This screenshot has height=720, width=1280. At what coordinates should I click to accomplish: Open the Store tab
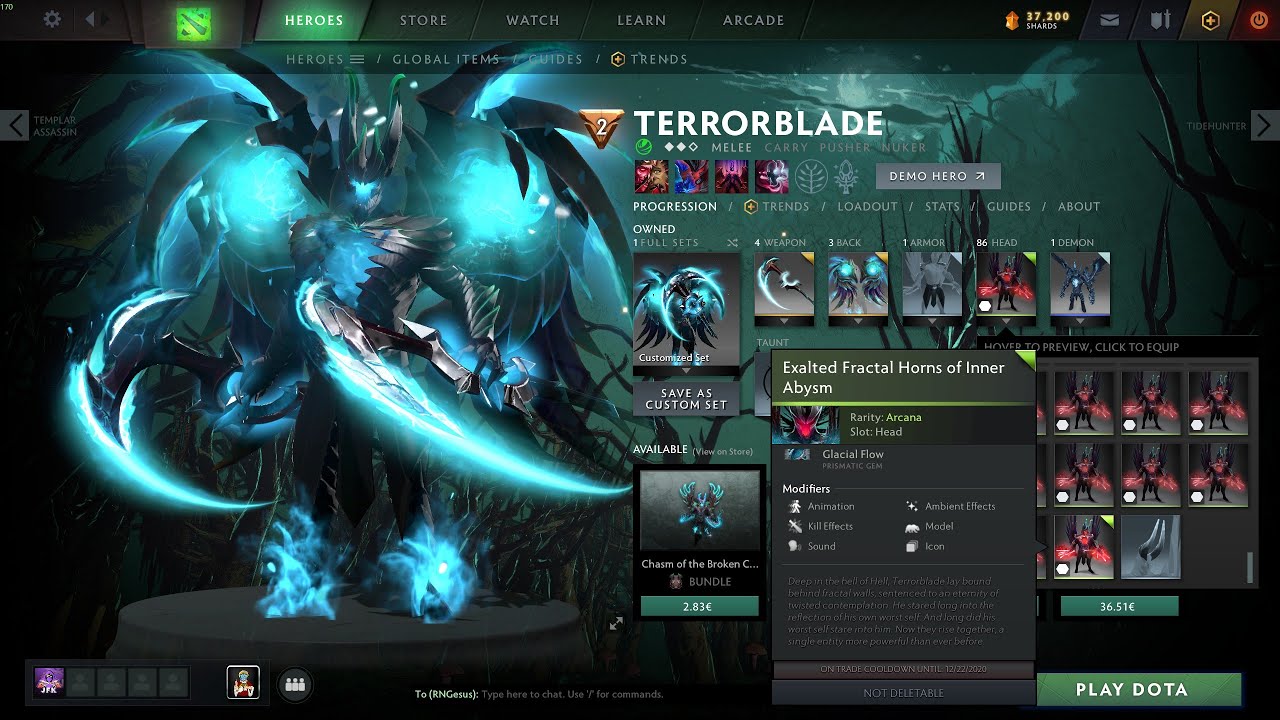pos(423,20)
